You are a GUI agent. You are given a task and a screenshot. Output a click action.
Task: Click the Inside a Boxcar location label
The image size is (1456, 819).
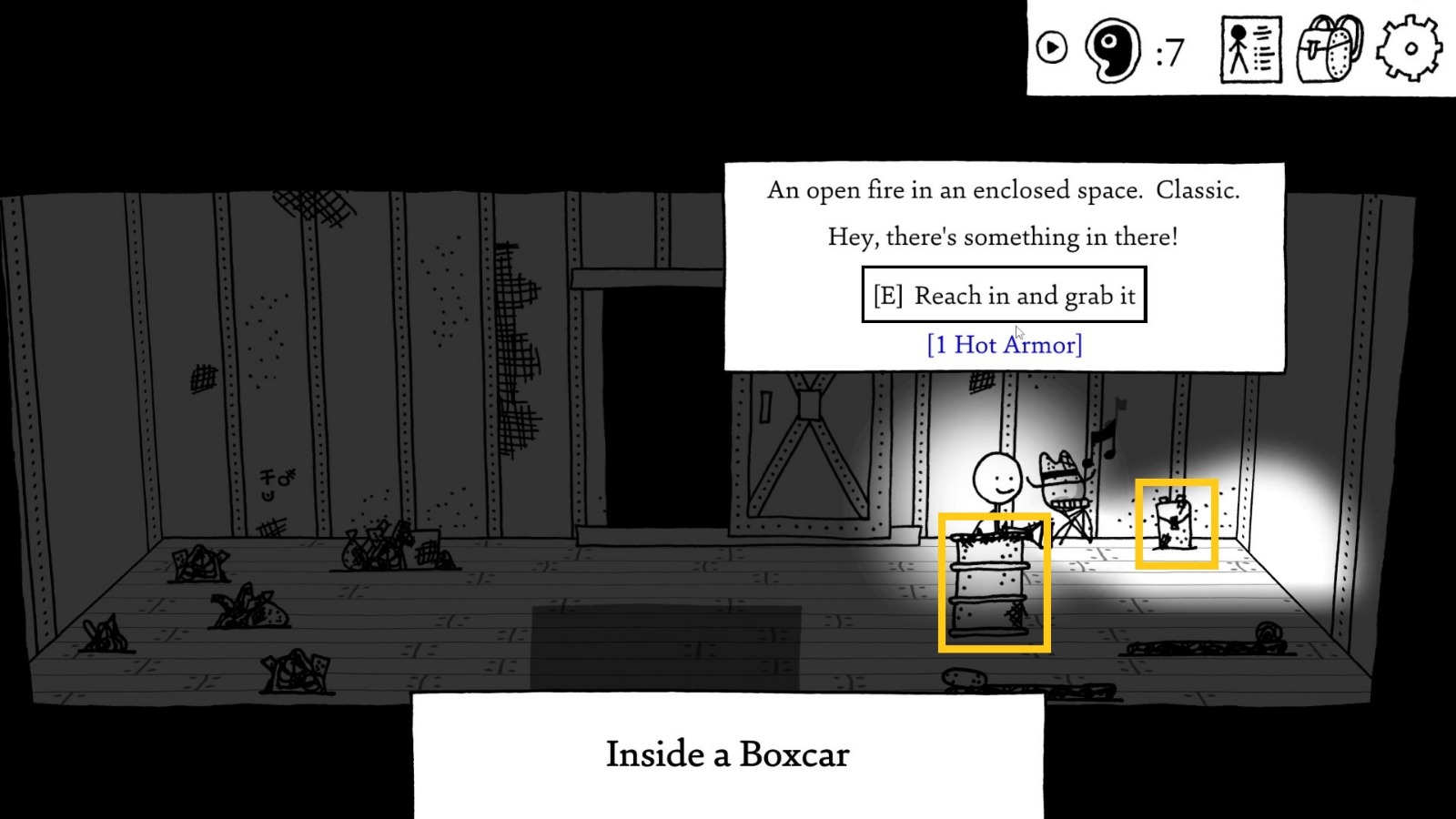click(x=728, y=754)
